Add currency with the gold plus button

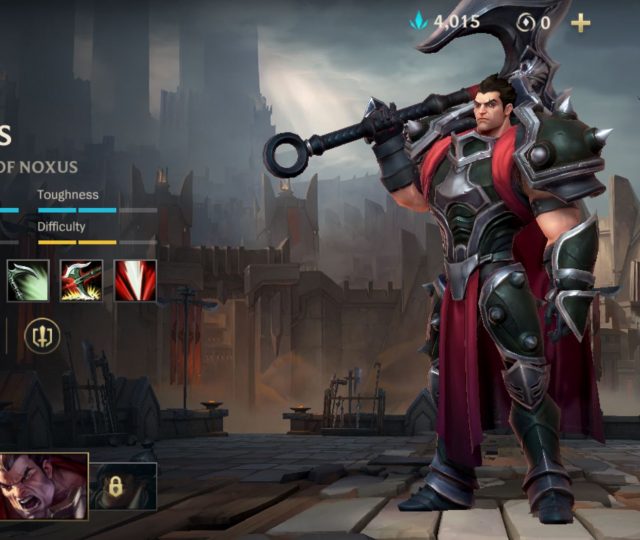580,22
